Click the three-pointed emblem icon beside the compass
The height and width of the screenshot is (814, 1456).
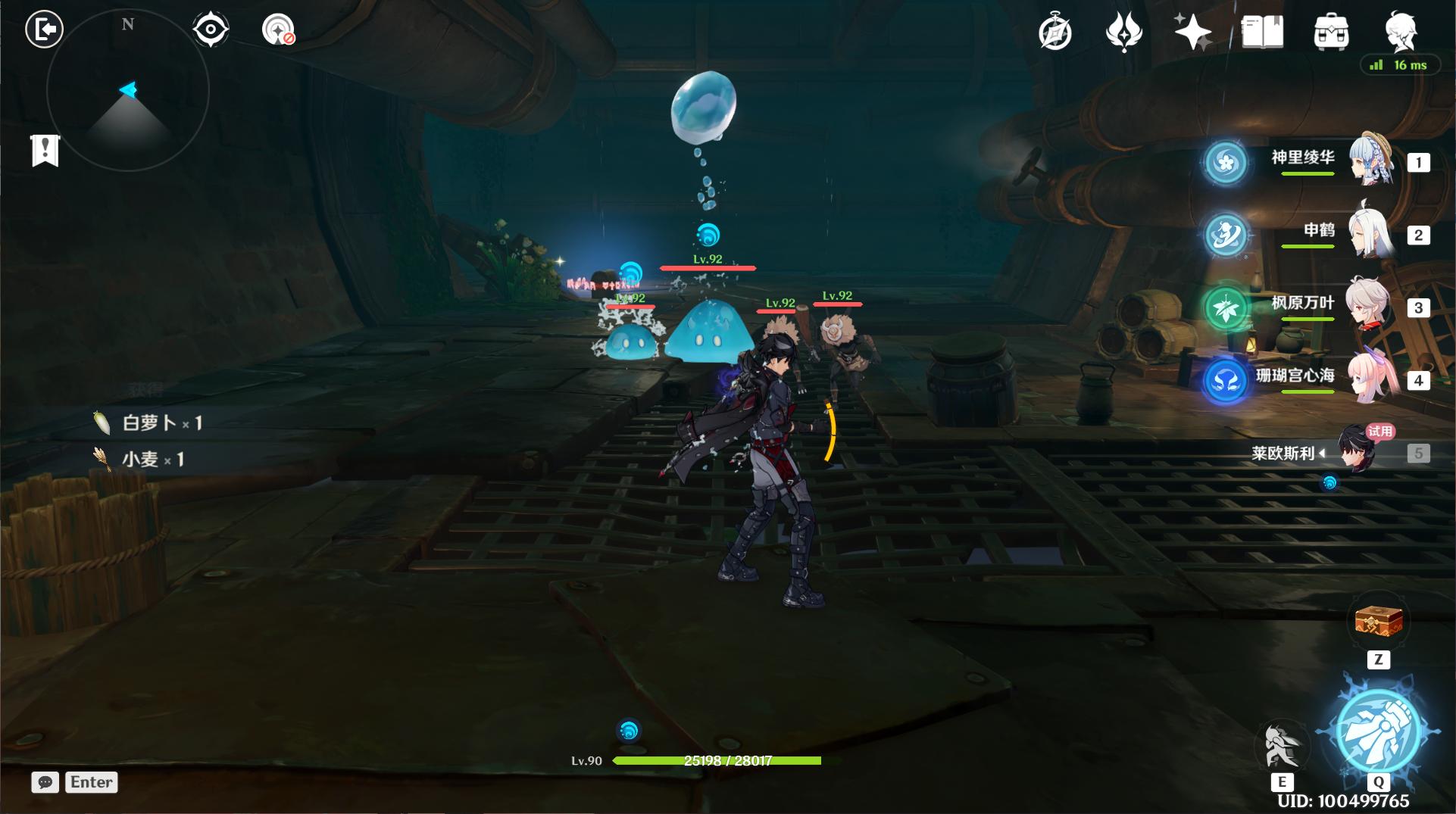click(1124, 33)
